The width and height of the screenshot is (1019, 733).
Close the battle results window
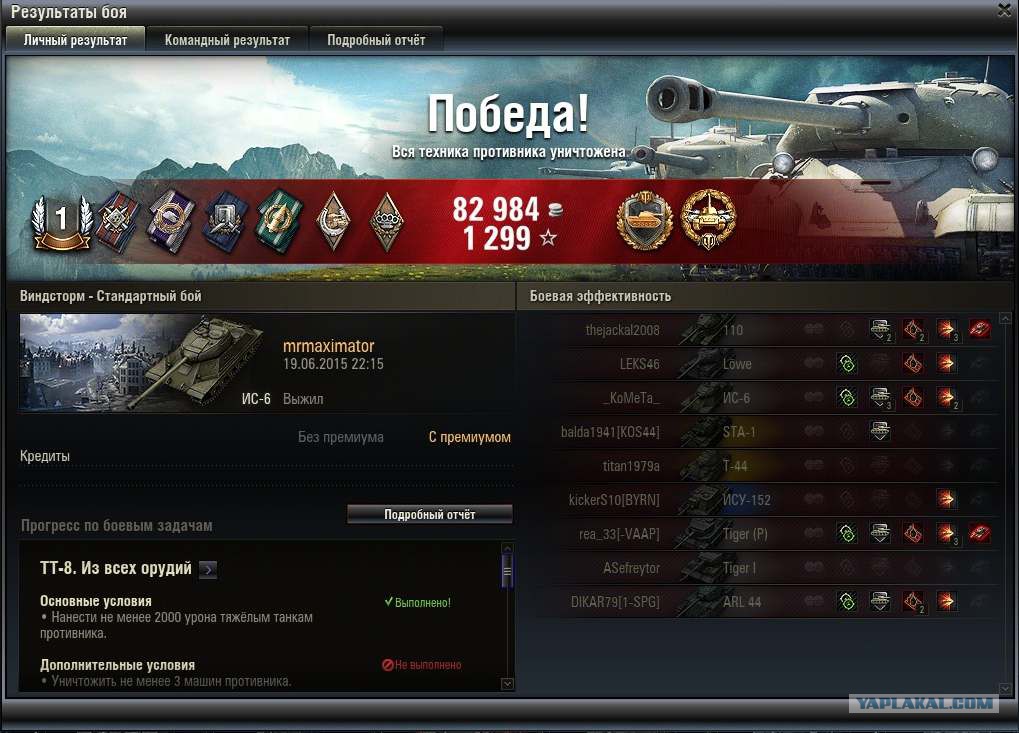coord(1005,10)
